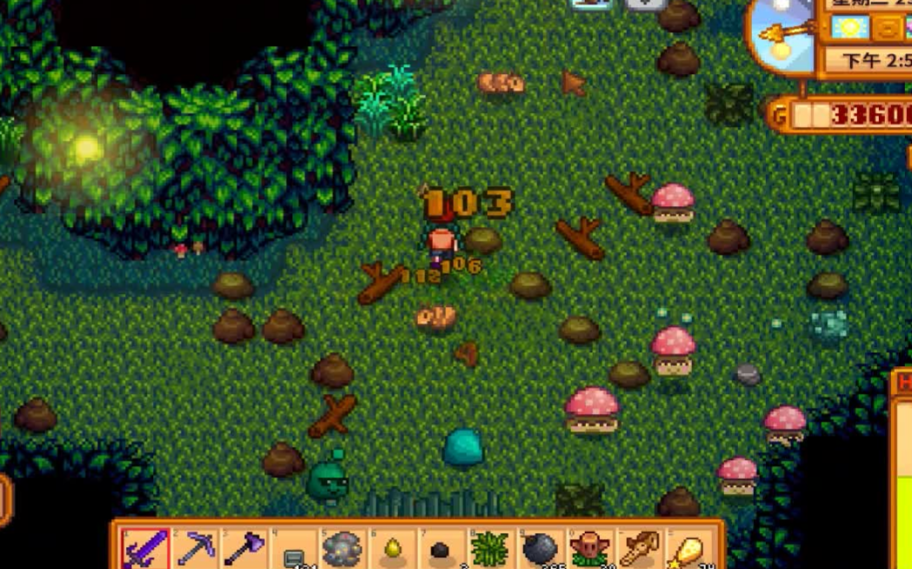Choose the pale yellow starred item slot

[x=685, y=548]
